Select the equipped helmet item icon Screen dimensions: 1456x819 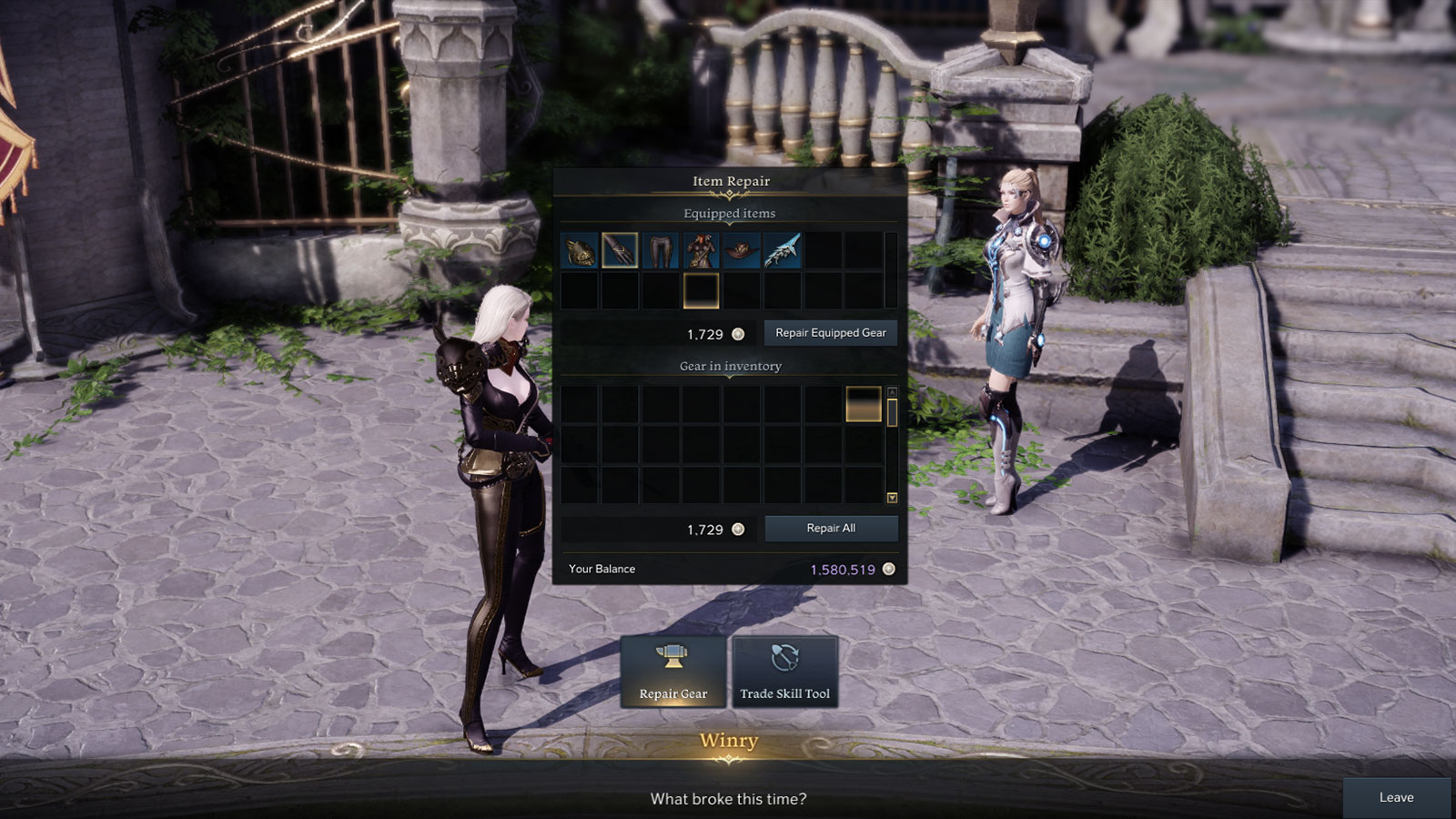(581, 251)
